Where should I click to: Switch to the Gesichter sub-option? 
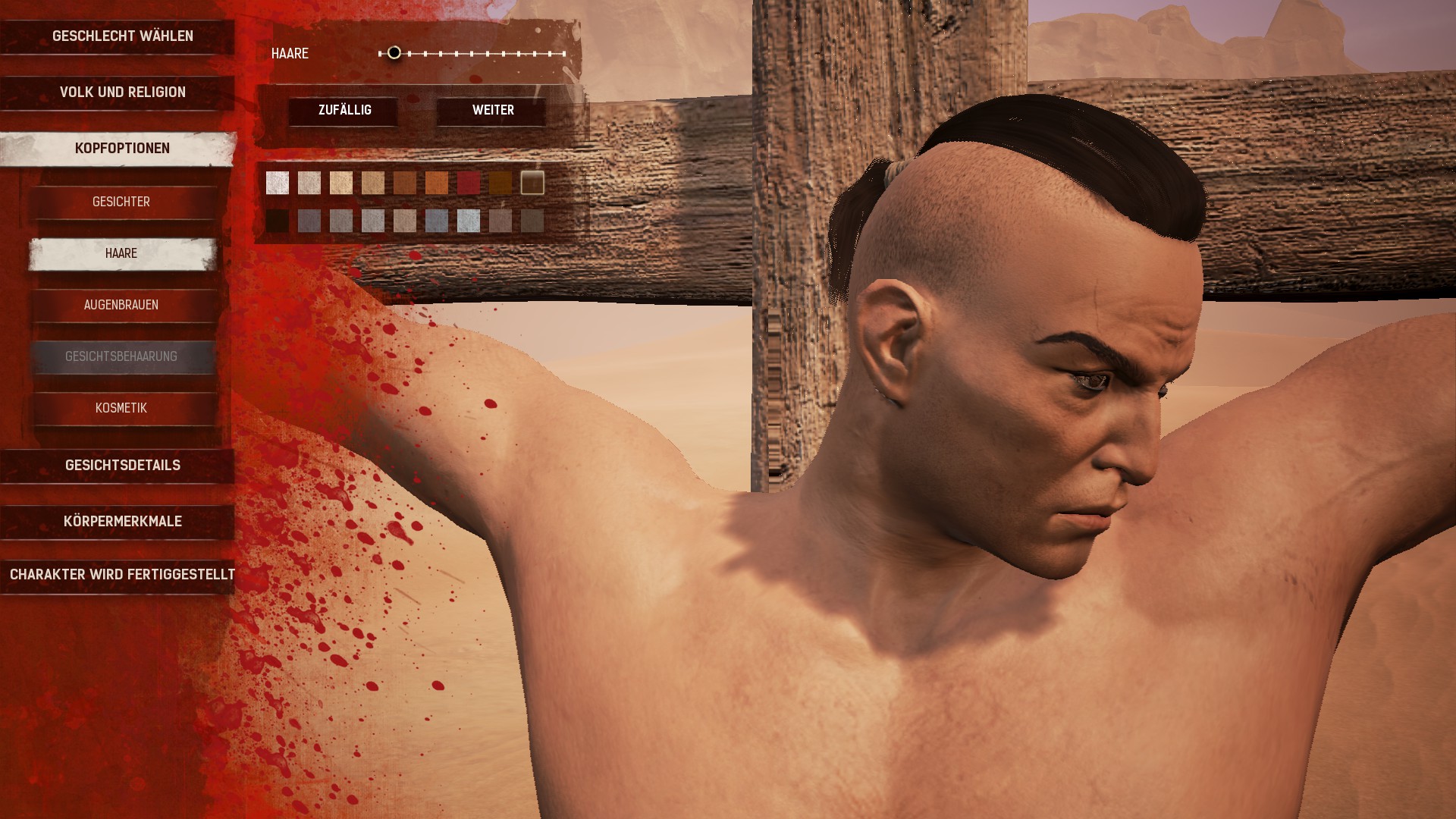point(121,202)
